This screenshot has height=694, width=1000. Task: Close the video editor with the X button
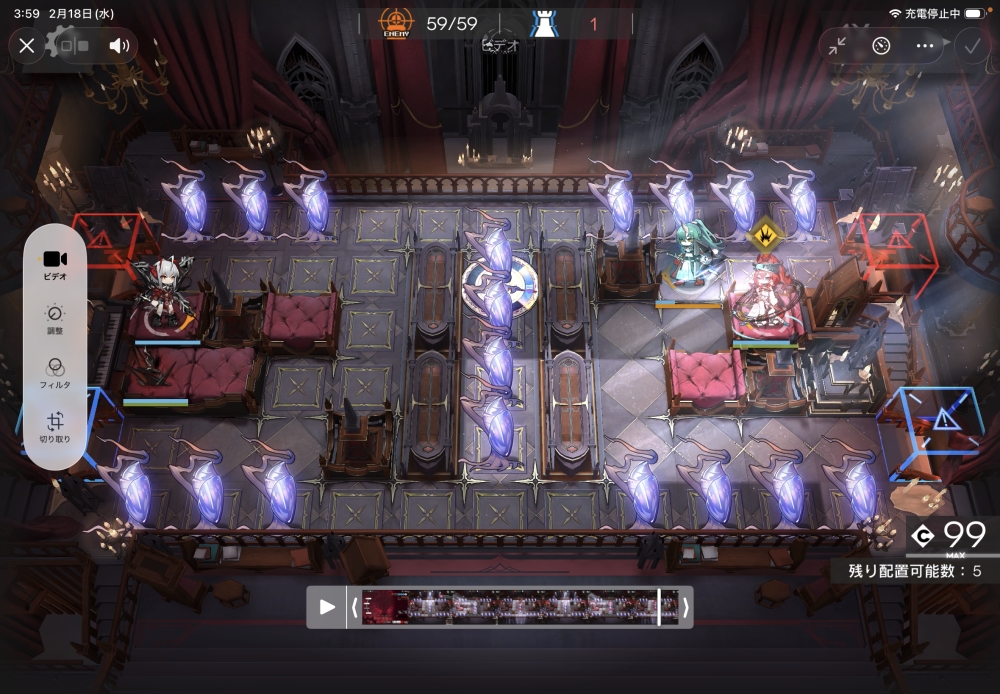click(27, 45)
